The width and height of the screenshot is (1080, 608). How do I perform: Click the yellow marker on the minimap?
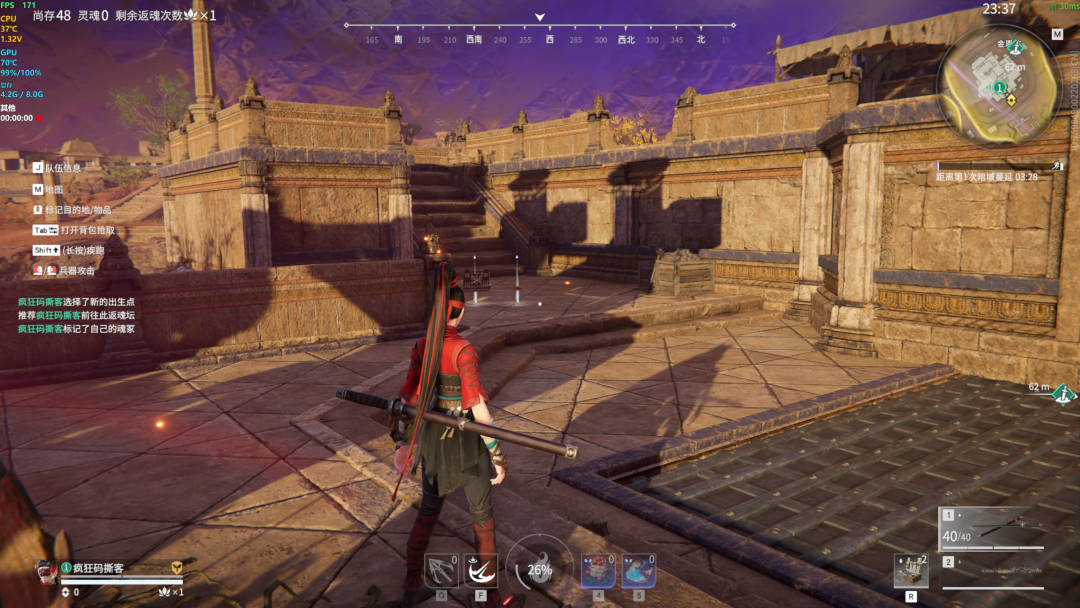coord(1011,100)
